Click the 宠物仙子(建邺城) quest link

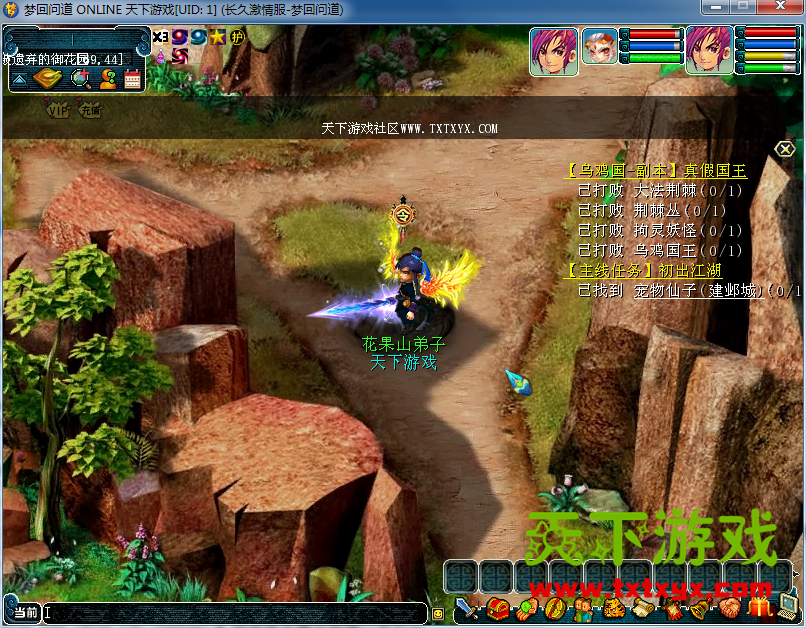click(699, 291)
